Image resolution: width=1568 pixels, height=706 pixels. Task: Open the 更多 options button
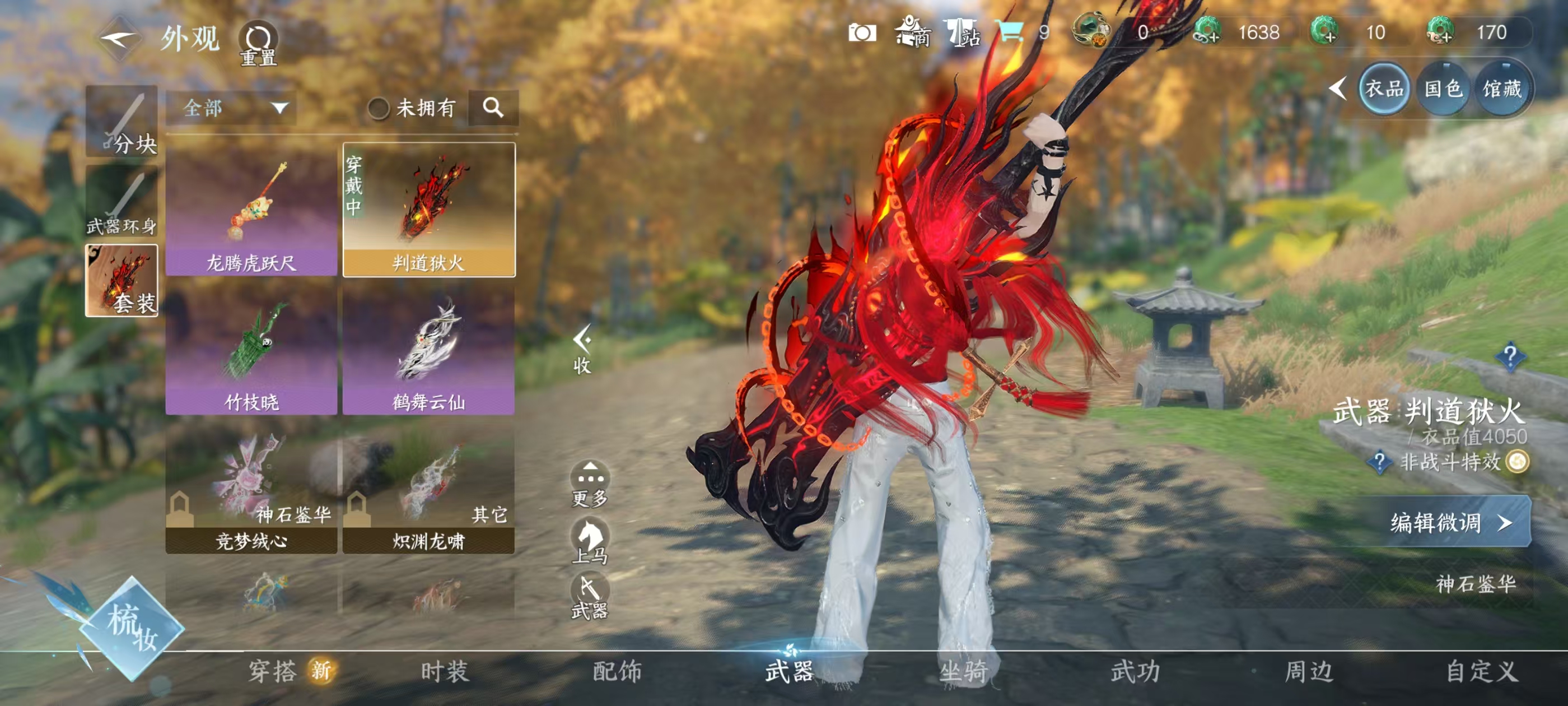(x=589, y=484)
